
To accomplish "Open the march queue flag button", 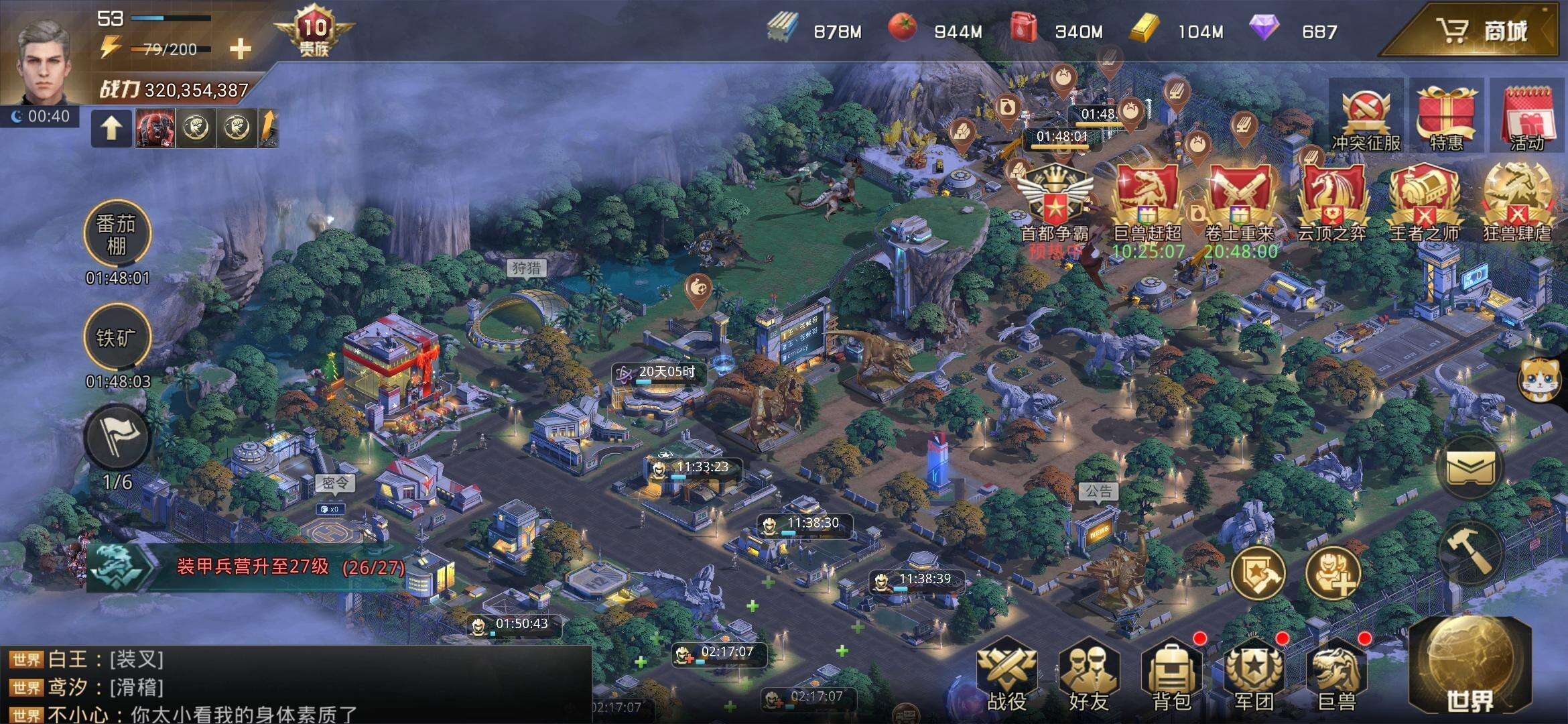I will coord(117,439).
